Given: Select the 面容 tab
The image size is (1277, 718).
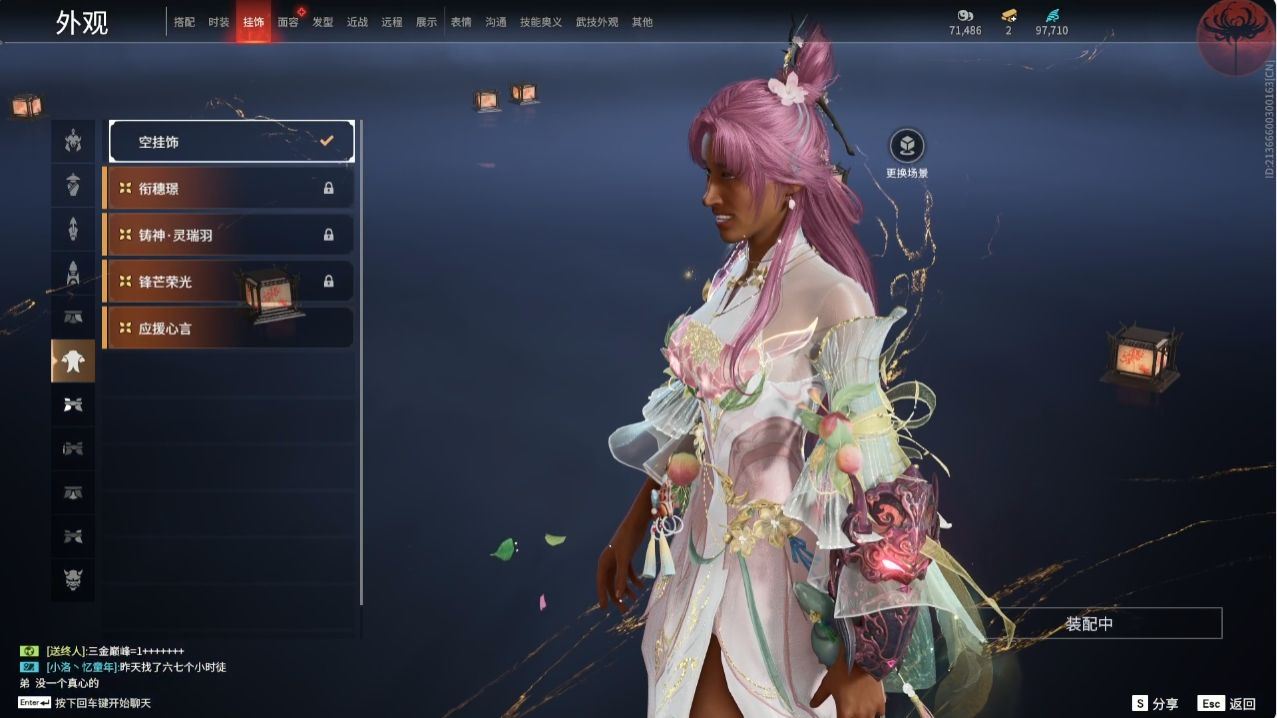Looking at the screenshot, I should point(288,22).
